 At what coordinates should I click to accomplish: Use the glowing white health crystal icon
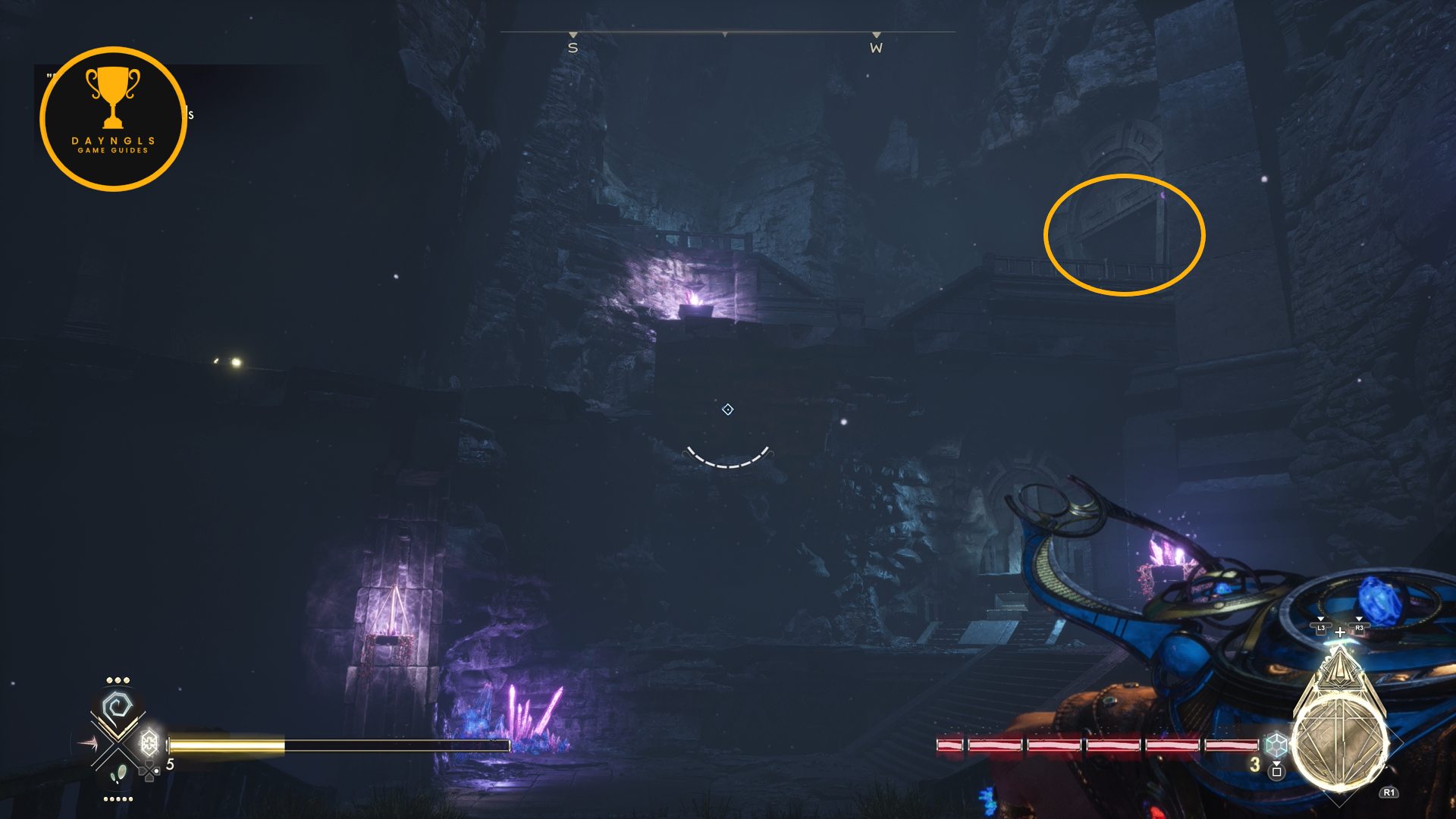pos(149,741)
